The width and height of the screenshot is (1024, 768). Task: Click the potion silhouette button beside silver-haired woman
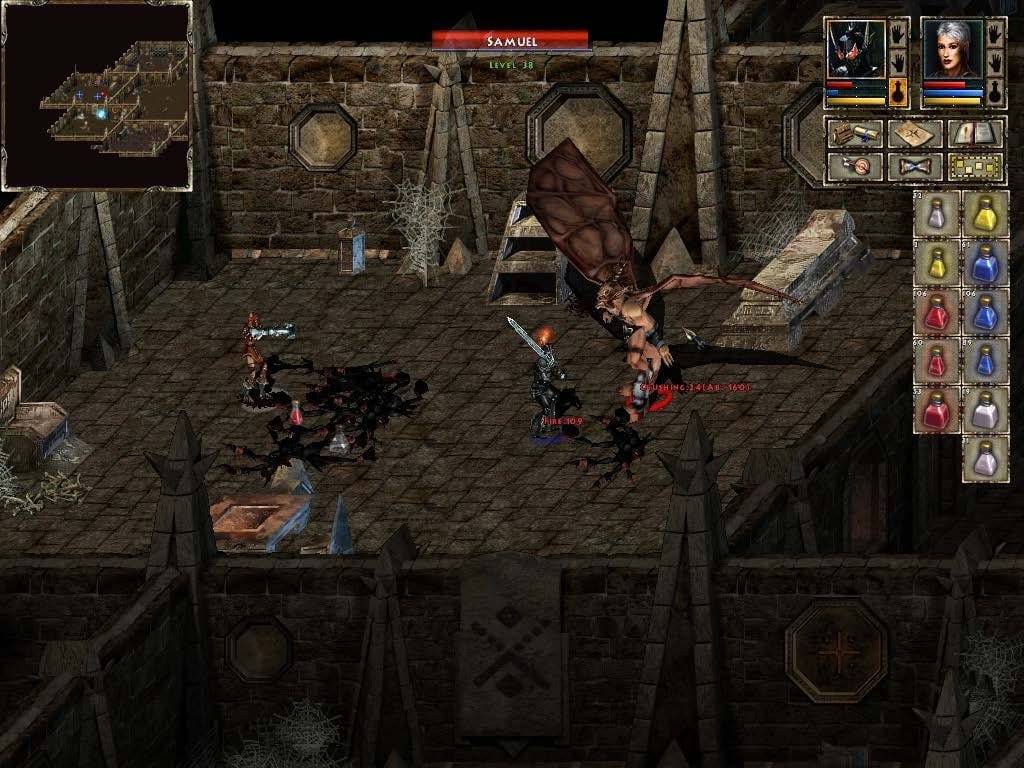(995, 92)
